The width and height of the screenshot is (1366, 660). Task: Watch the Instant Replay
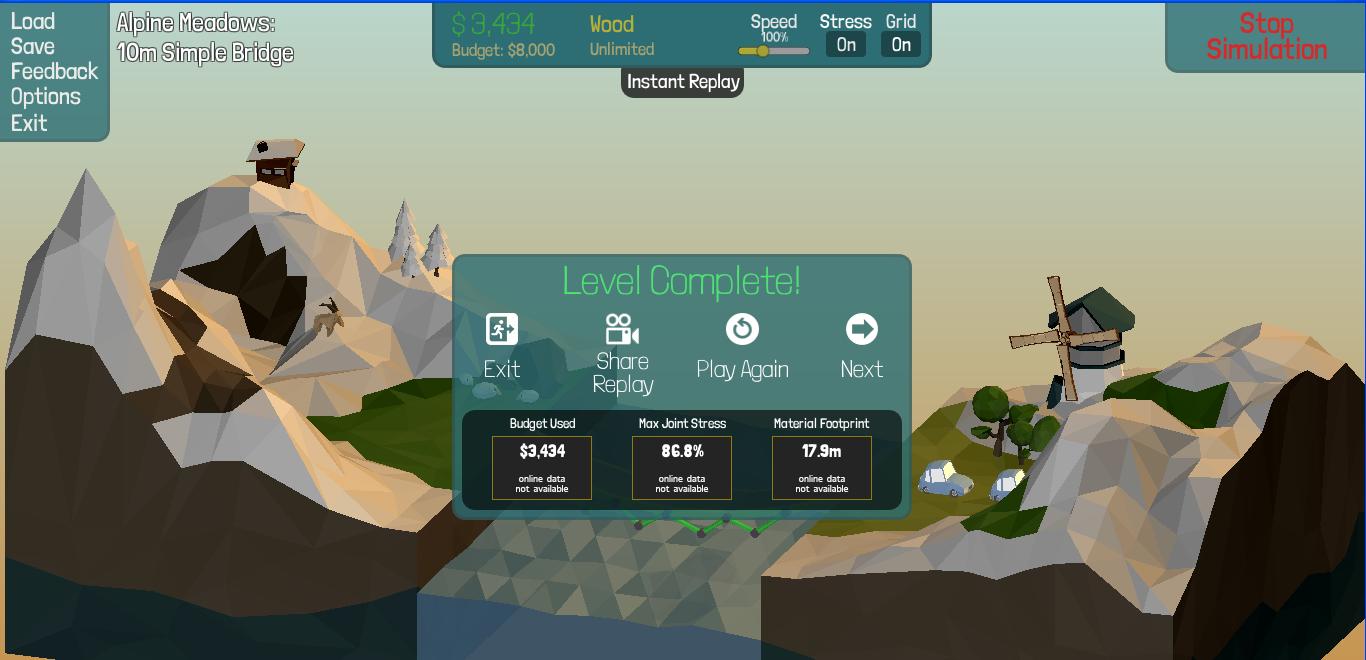683,82
